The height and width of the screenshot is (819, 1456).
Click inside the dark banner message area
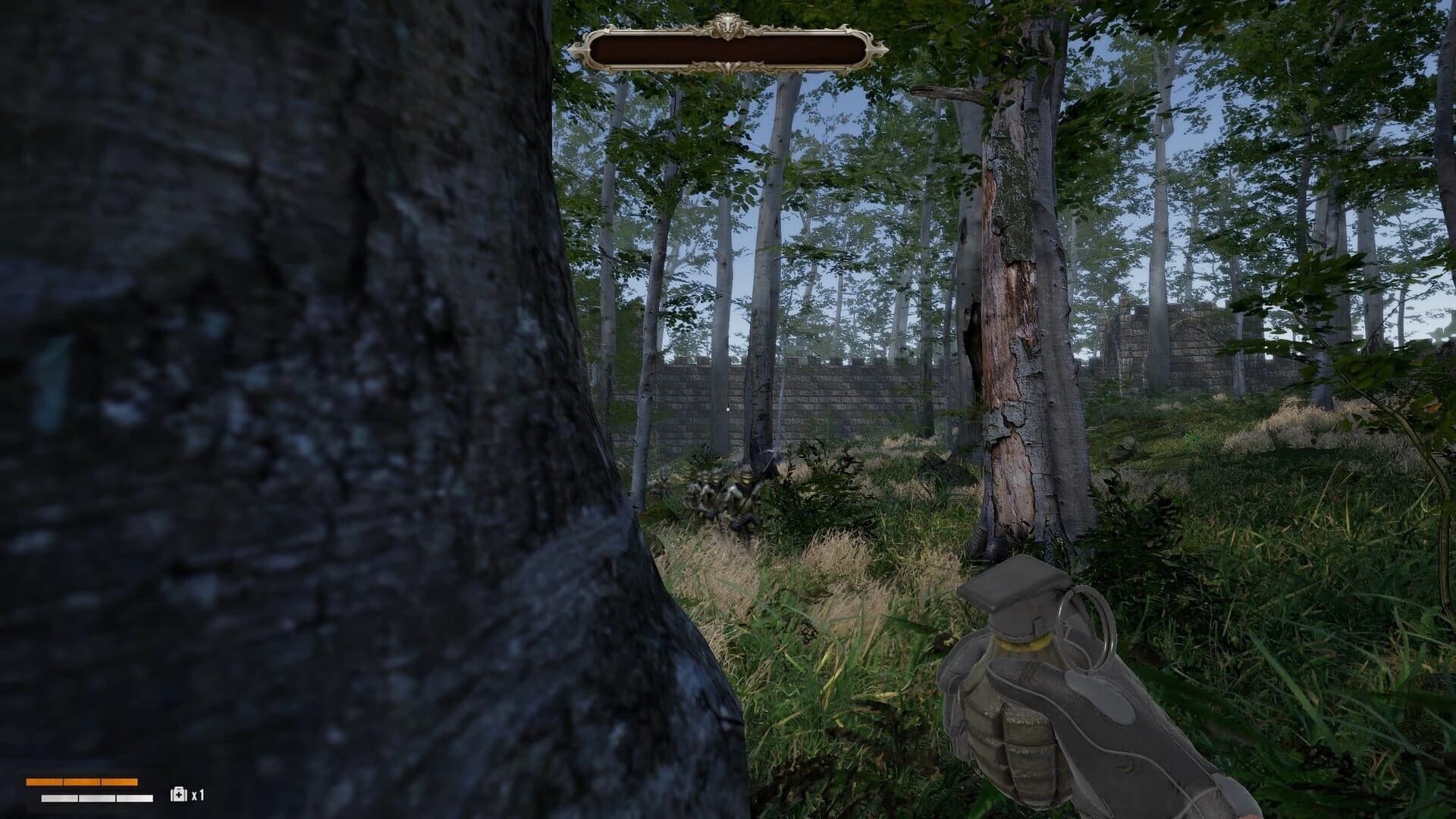point(728,50)
